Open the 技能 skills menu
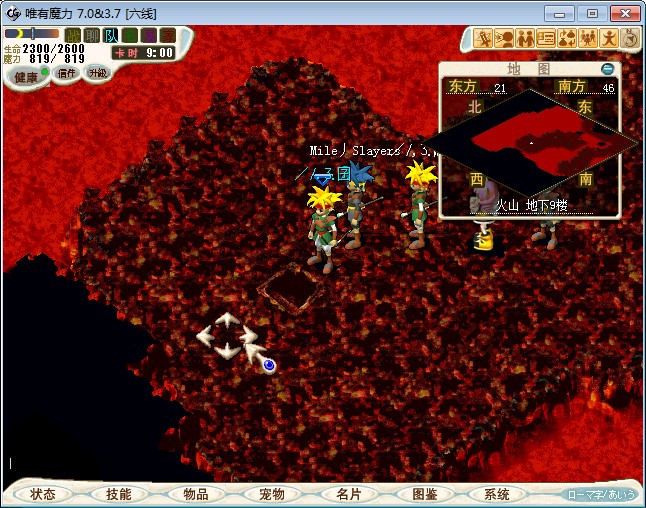 [x=118, y=494]
